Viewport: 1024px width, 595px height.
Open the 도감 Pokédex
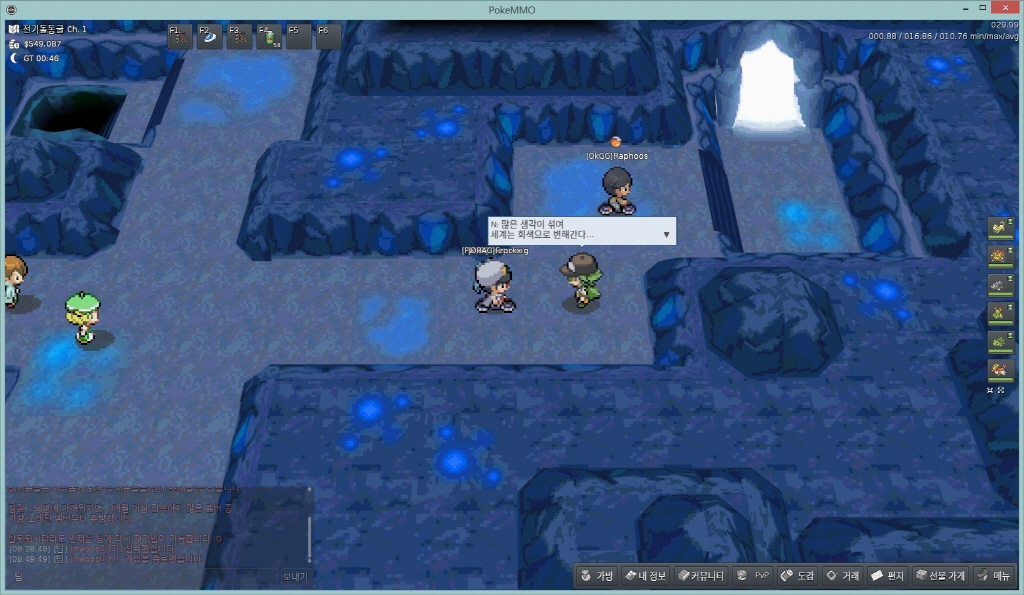798,576
